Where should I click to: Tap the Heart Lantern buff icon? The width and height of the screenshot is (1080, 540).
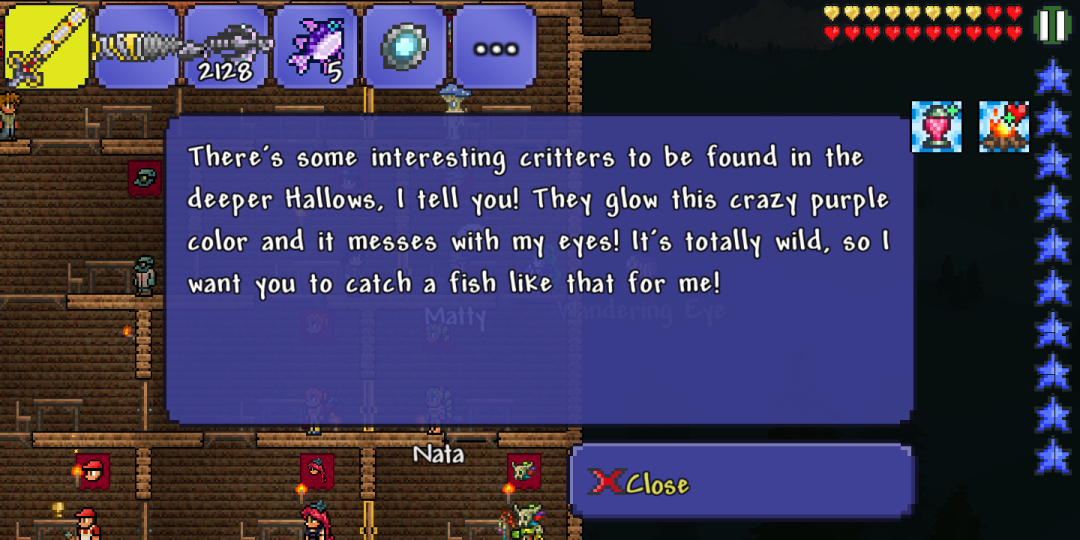tap(937, 127)
